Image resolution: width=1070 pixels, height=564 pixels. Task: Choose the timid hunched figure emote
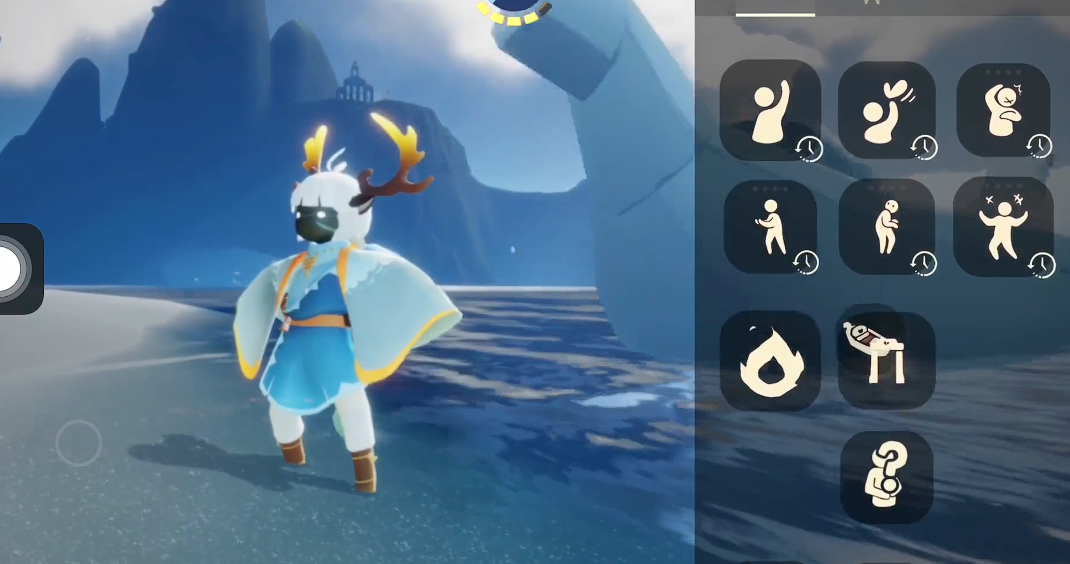[886, 227]
